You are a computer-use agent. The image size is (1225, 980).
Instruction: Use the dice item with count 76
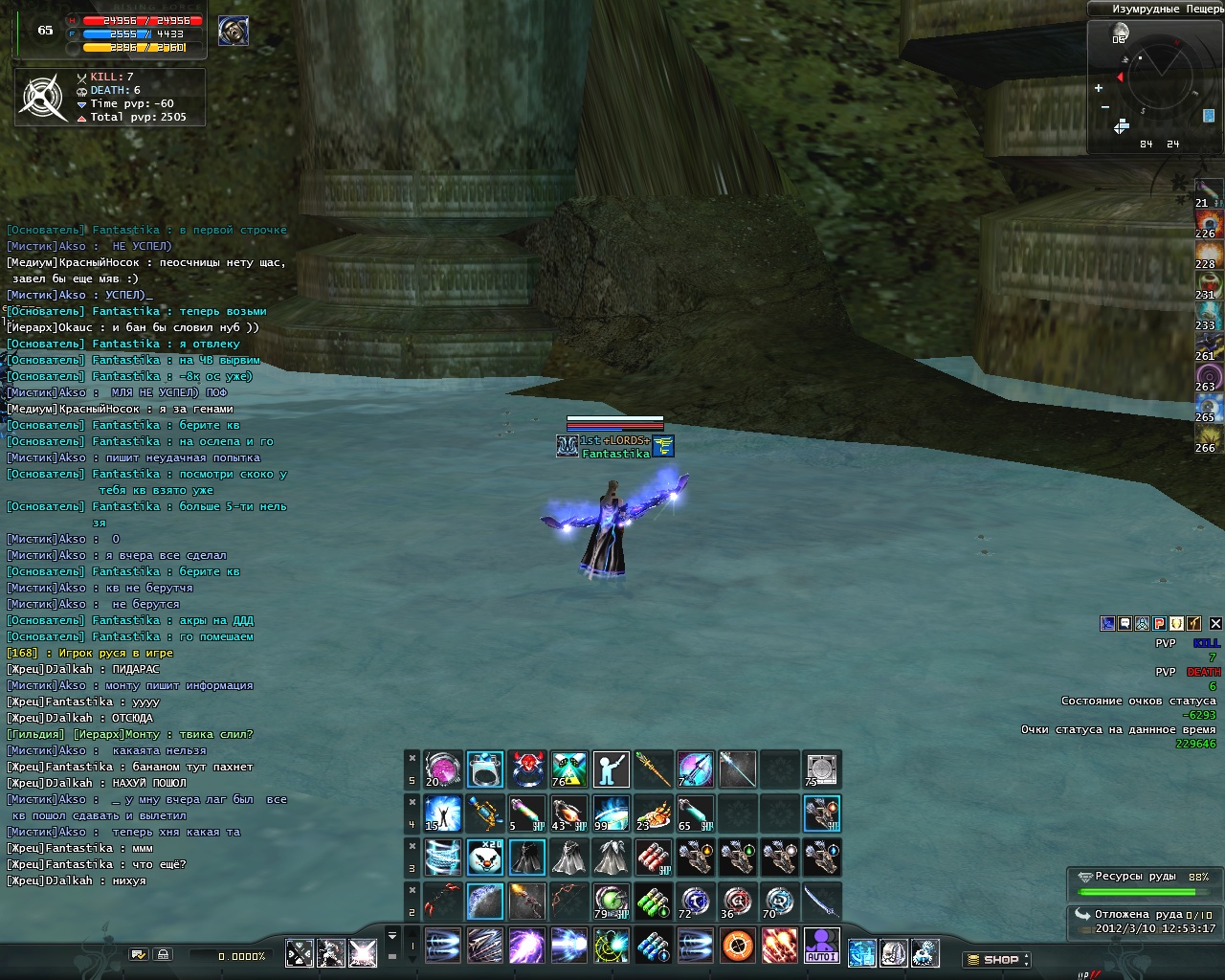click(568, 768)
